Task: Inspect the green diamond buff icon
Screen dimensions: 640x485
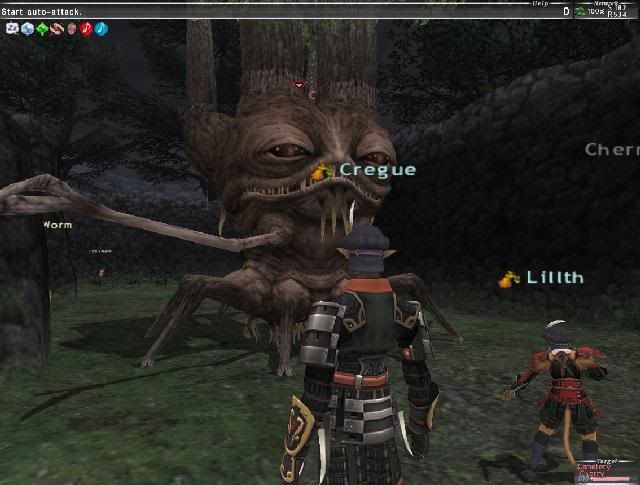Action: (42, 29)
